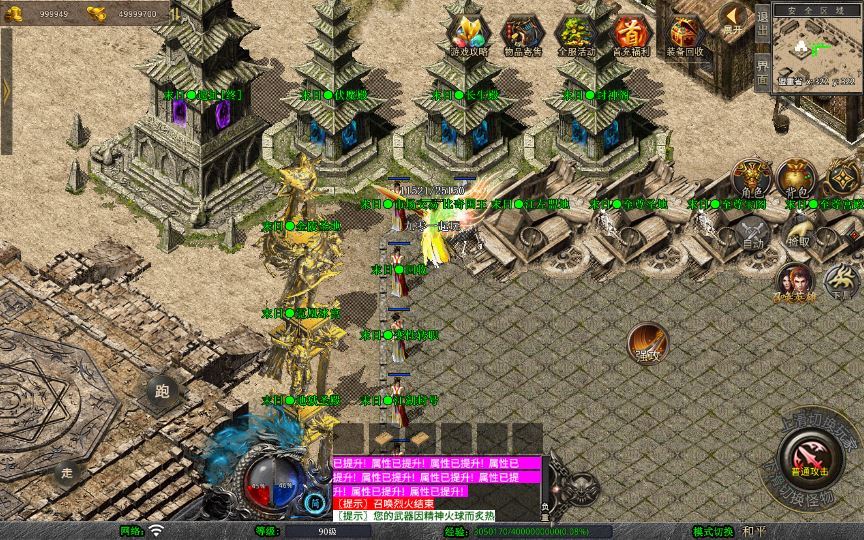Open the 物品寄售 item consignment shop
Image resolution: width=864 pixels, height=540 pixels.
[x=523, y=34]
